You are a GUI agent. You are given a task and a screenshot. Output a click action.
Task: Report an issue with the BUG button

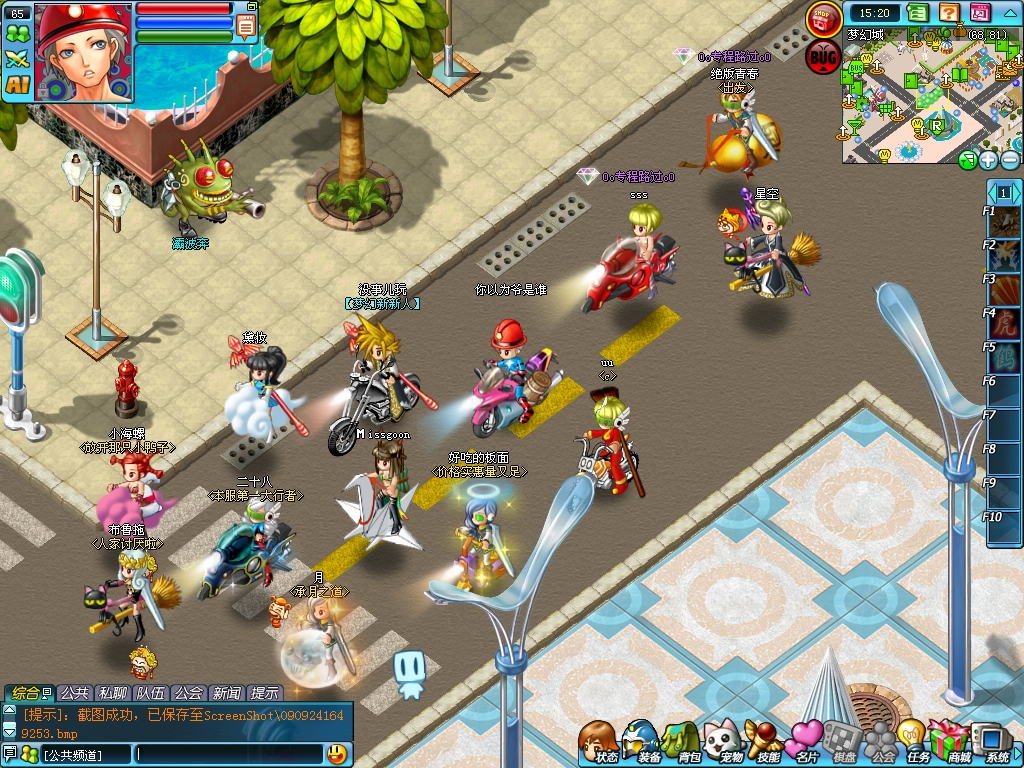pos(823,56)
